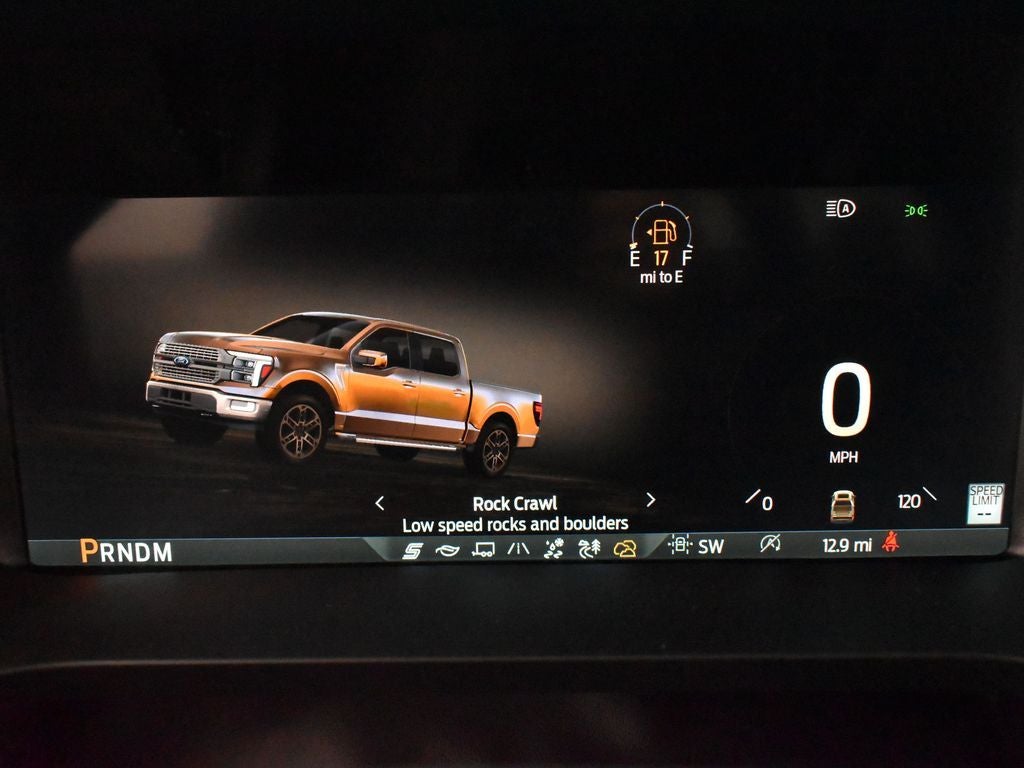Click the left arrow beside Rock Crawl

379,503
